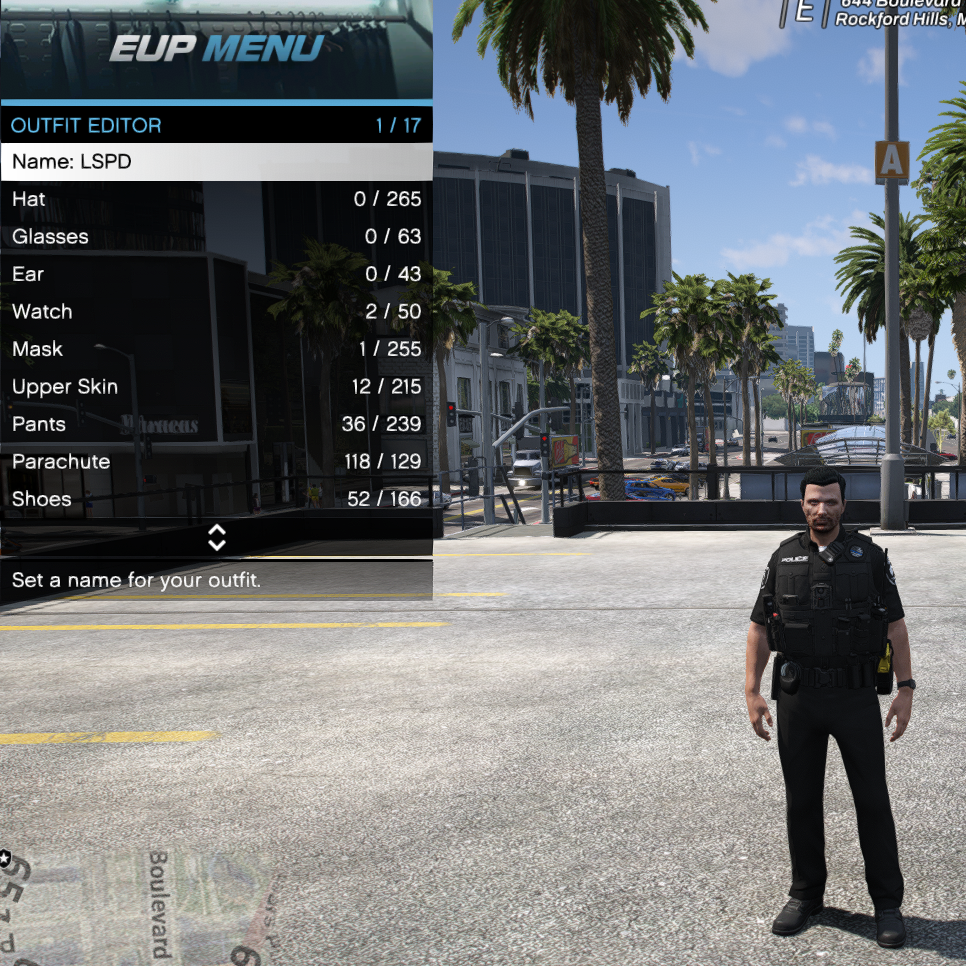
Task: Choose the Hat menu row
Action: 216,199
